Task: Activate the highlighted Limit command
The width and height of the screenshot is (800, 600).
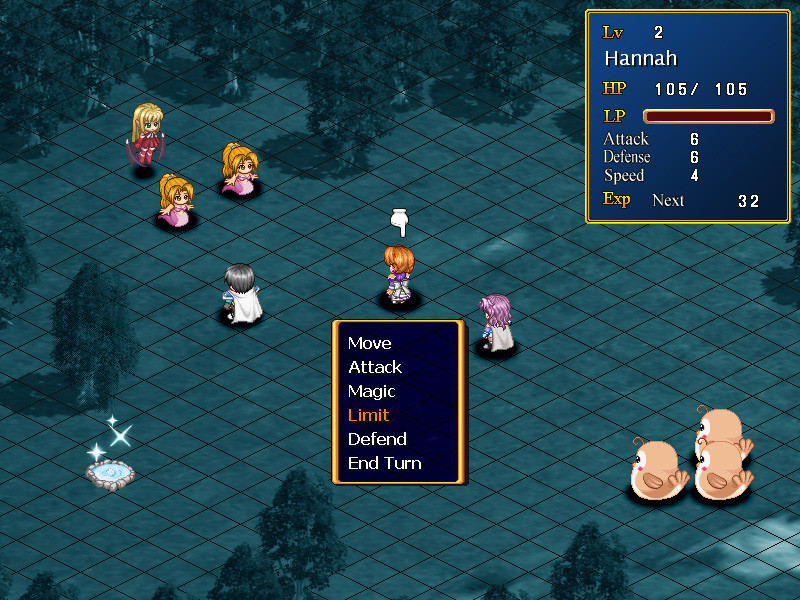Action: [x=369, y=415]
